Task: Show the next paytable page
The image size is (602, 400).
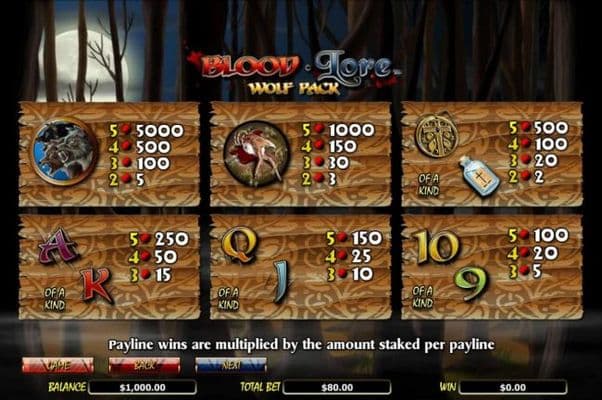Action: [x=232, y=366]
